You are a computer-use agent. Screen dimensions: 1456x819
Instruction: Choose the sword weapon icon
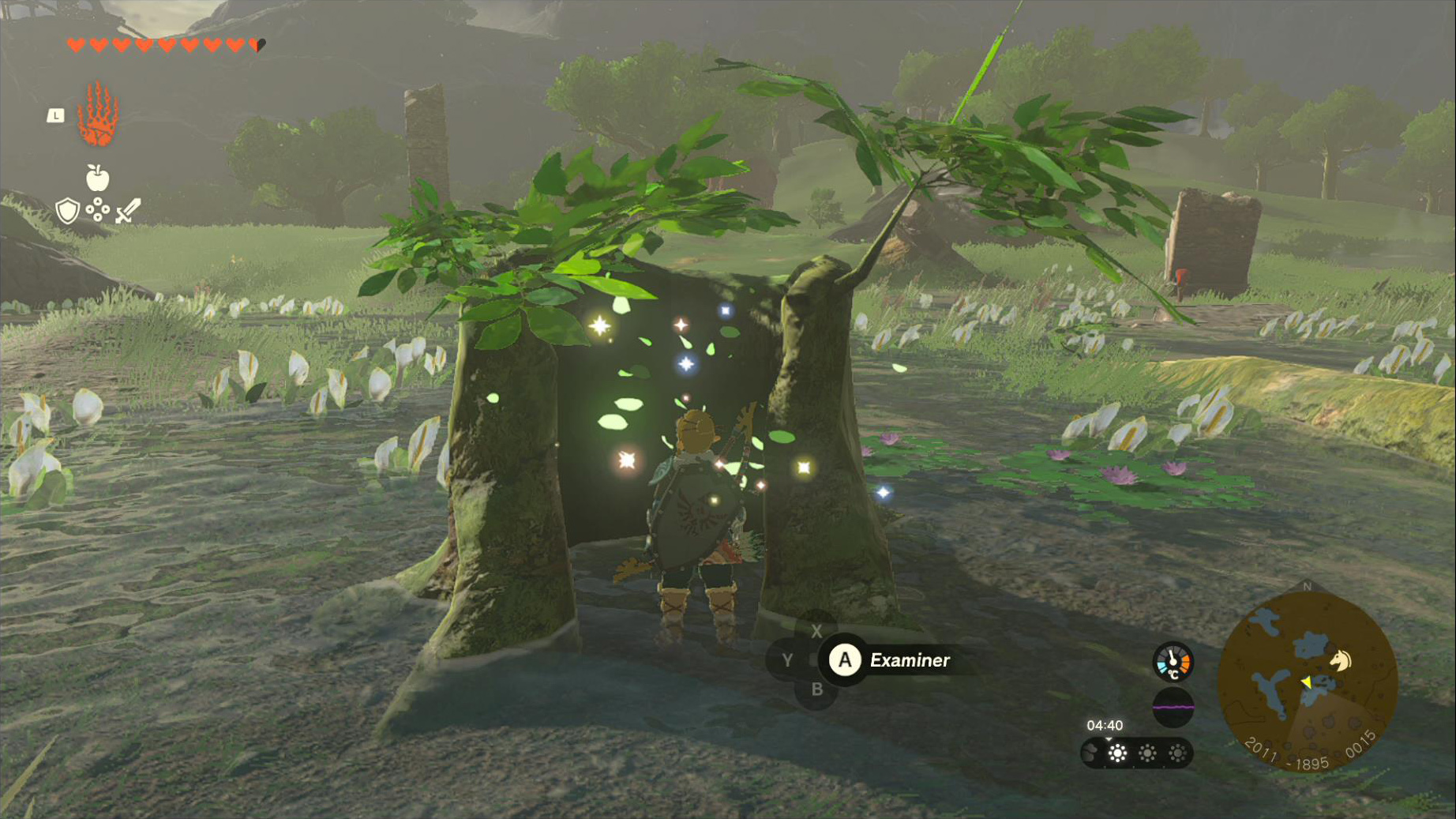(128, 211)
